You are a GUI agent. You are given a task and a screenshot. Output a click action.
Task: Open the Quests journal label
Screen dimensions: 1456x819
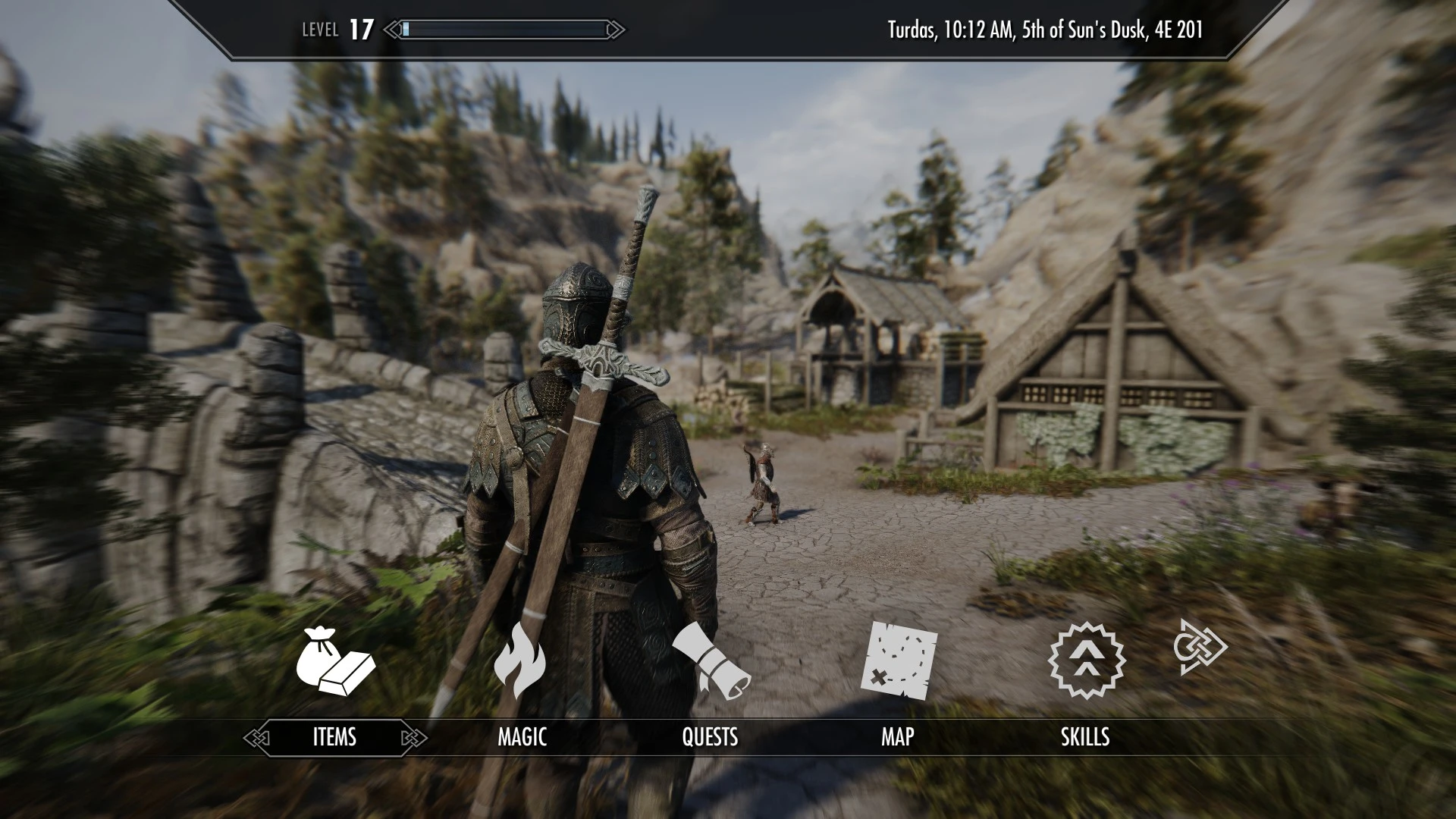tap(710, 737)
